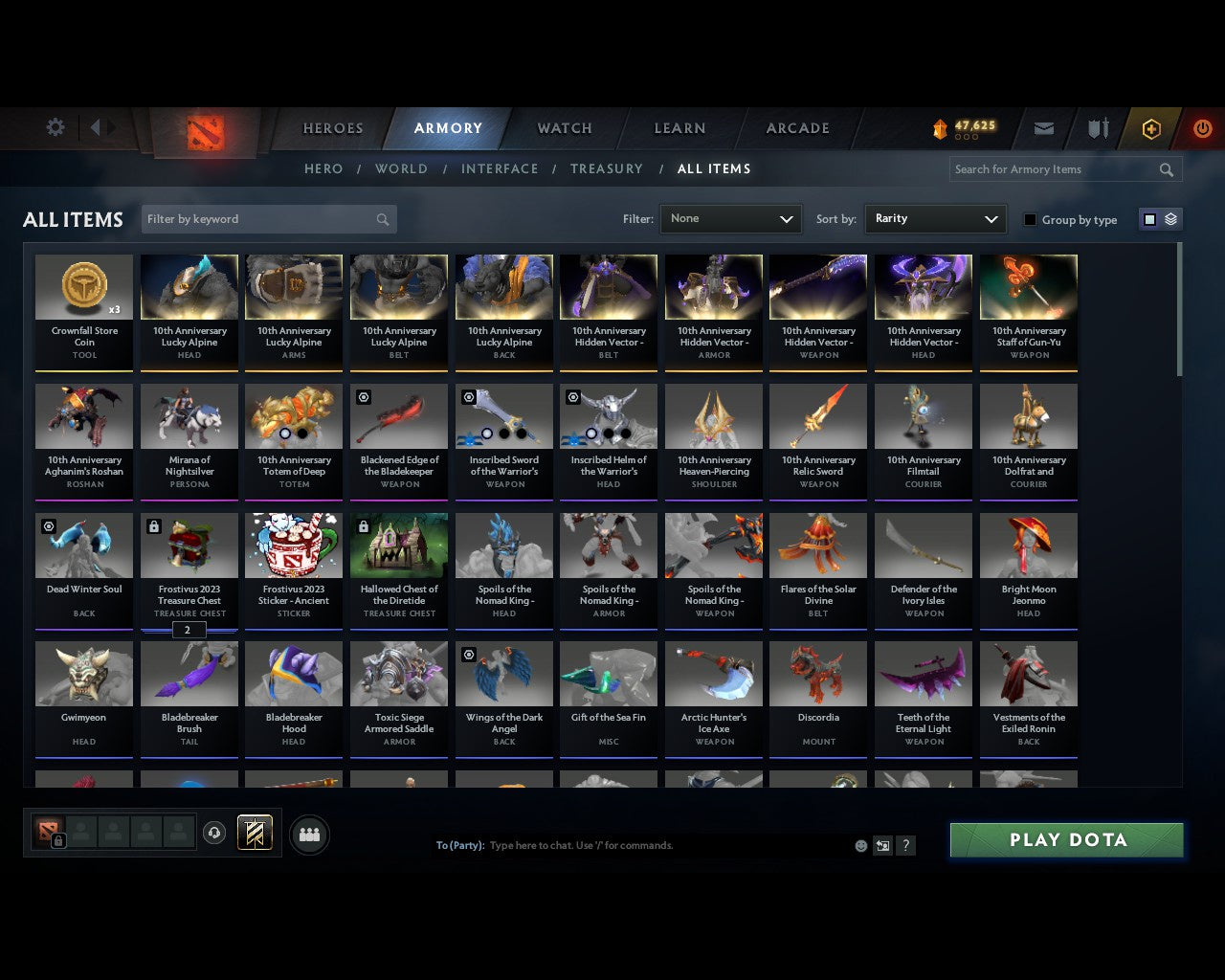Viewport: 1225px width, 980px height.
Task: Click the emoticon smiley in chat bar
Action: pos(860,845)
